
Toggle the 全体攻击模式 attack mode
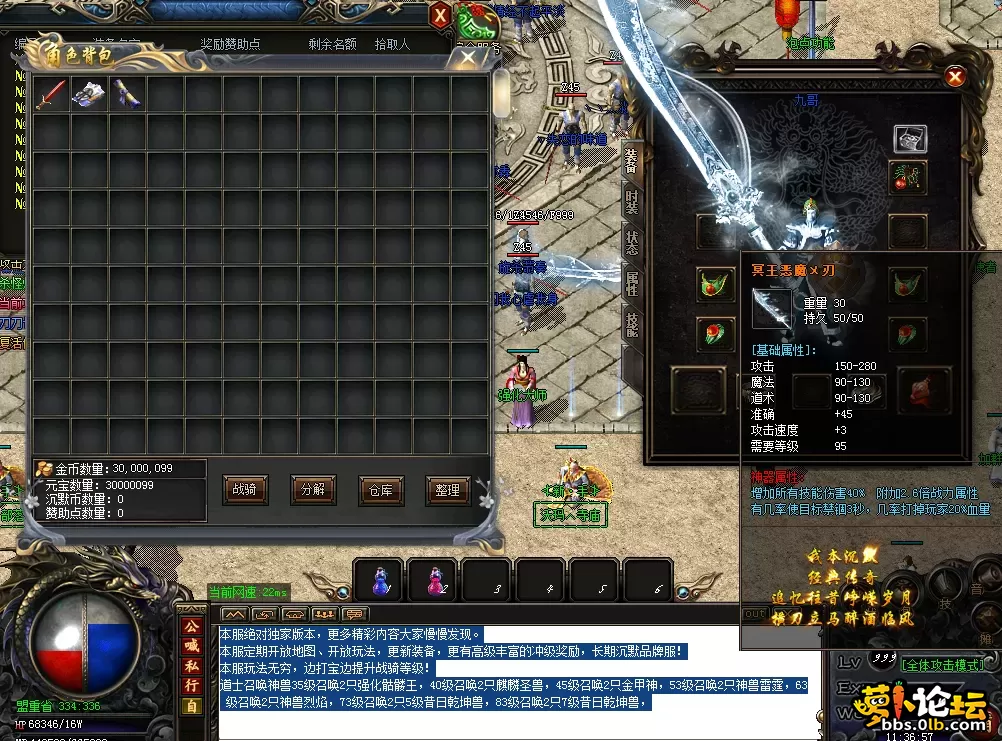(x=942, y=664)
